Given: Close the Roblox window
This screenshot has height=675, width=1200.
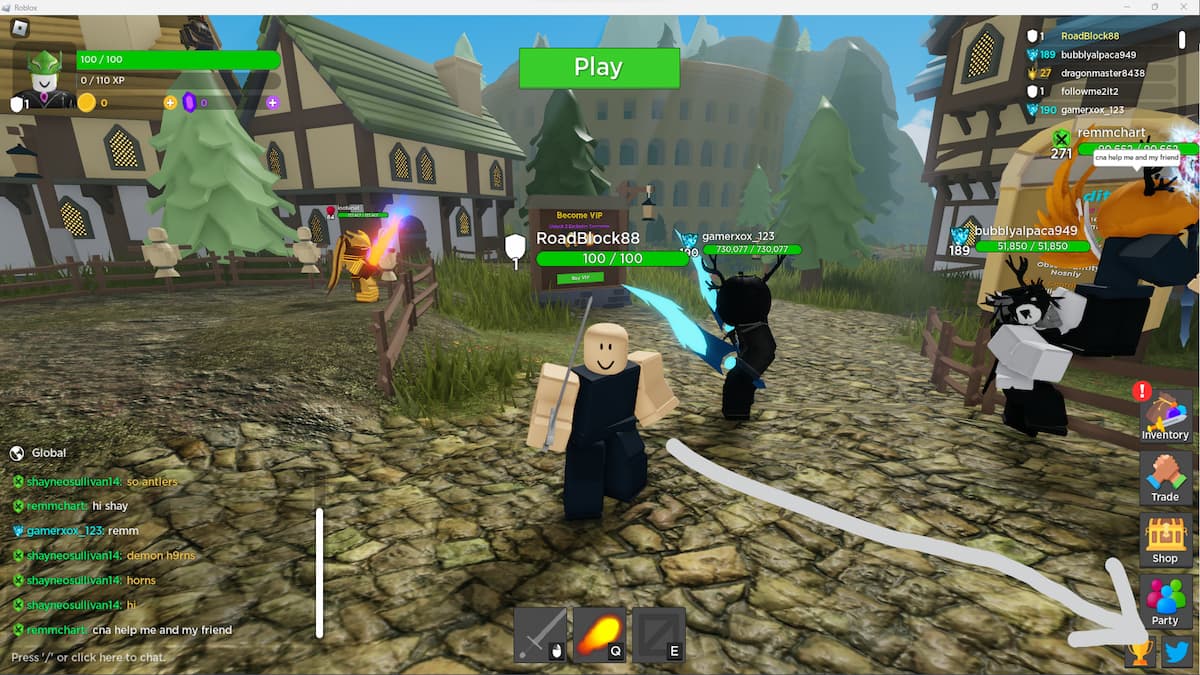Looking at the screenshot, I should 1182,7.
